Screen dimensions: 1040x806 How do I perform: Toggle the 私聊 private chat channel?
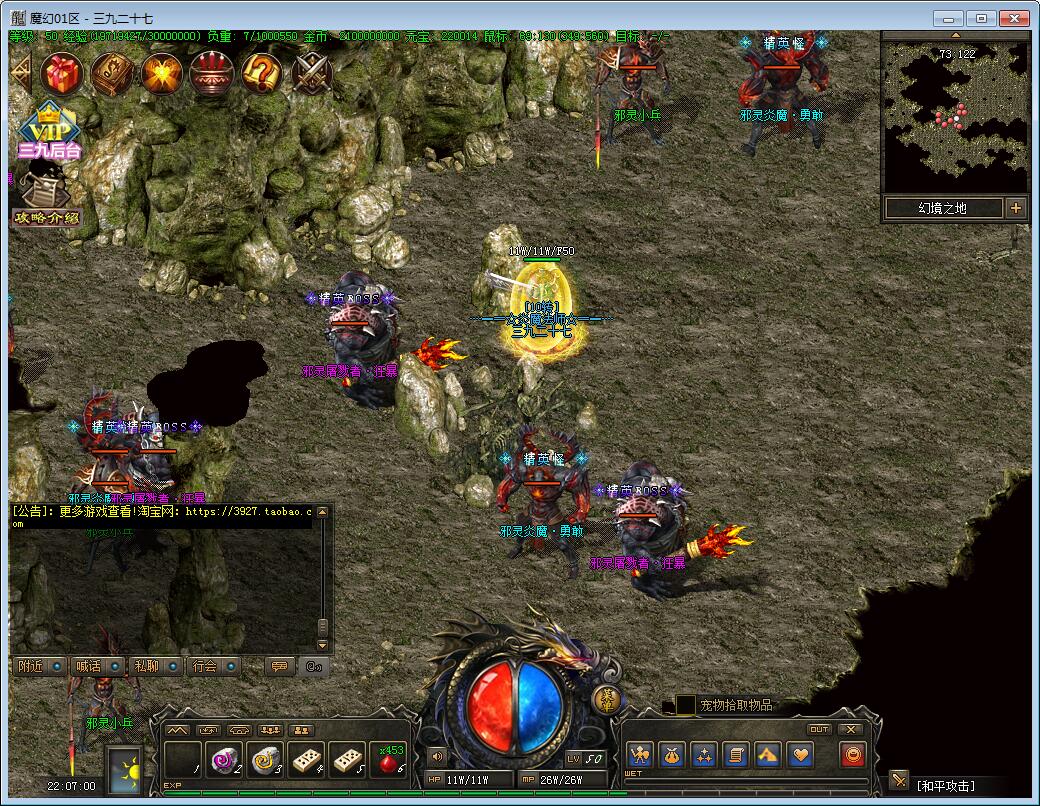156,666
